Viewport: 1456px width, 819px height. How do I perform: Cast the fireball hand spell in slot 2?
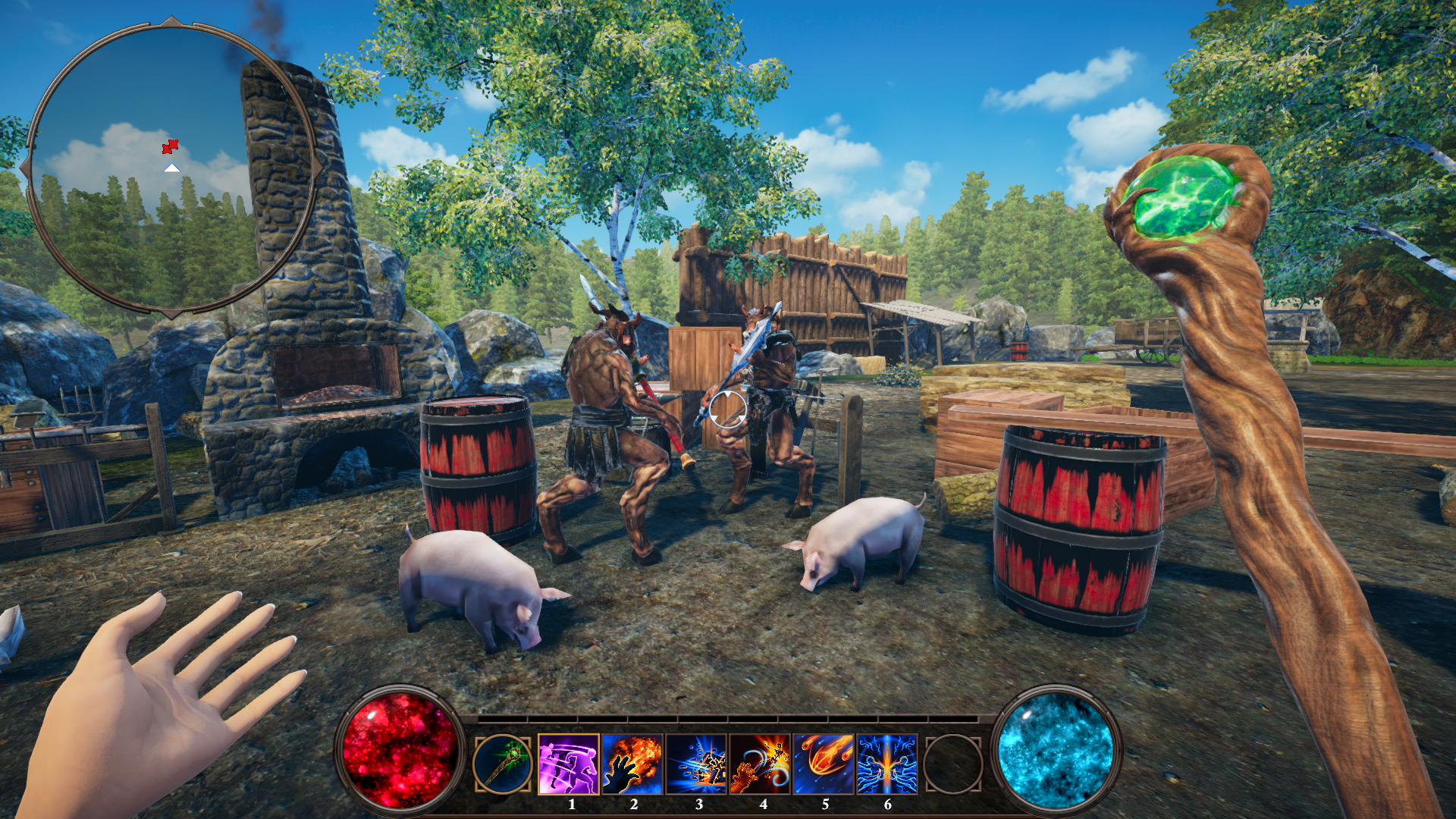[x=632, y=764]
